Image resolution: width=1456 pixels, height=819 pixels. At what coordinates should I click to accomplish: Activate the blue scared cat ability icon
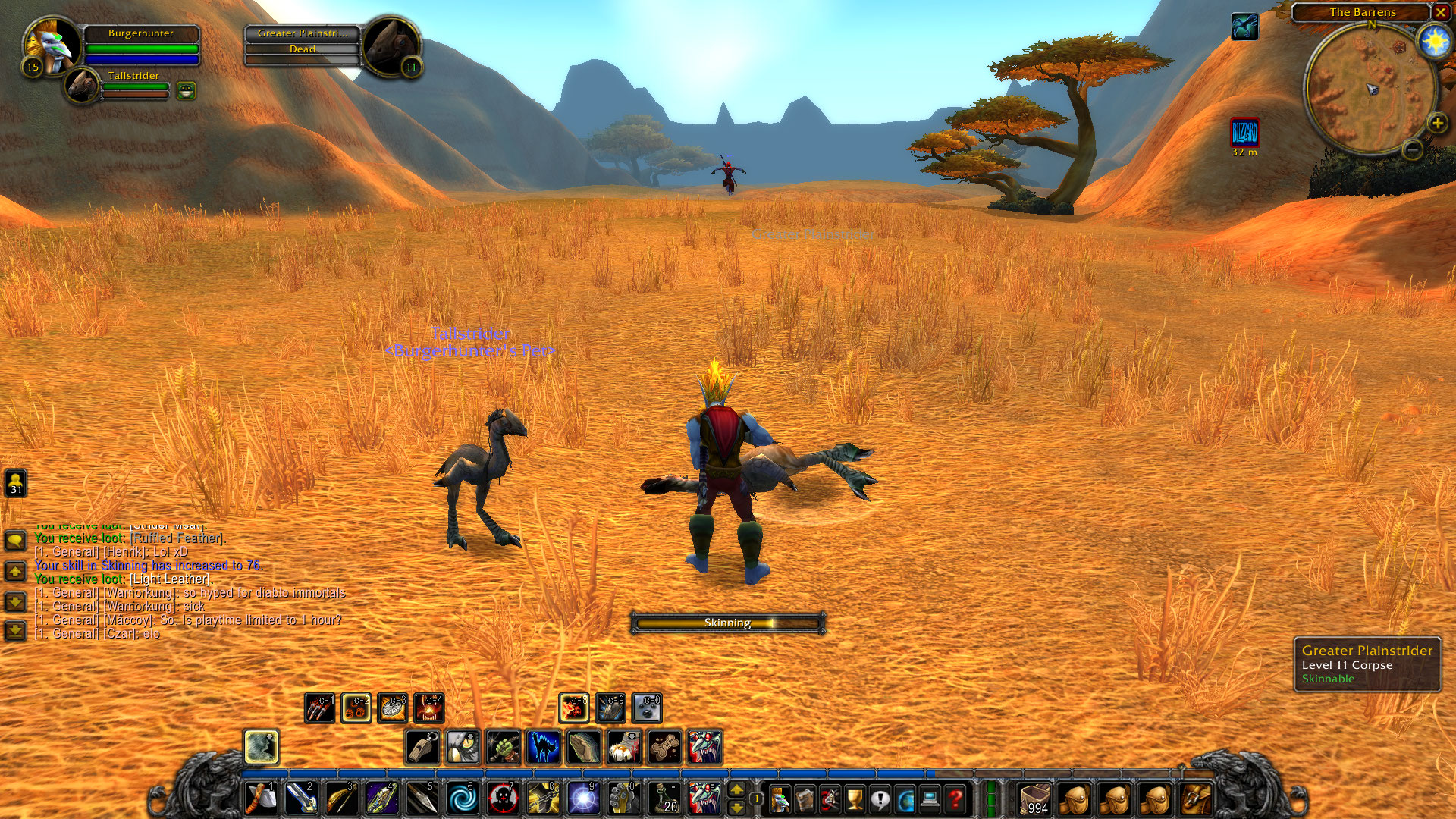(543, 748)
